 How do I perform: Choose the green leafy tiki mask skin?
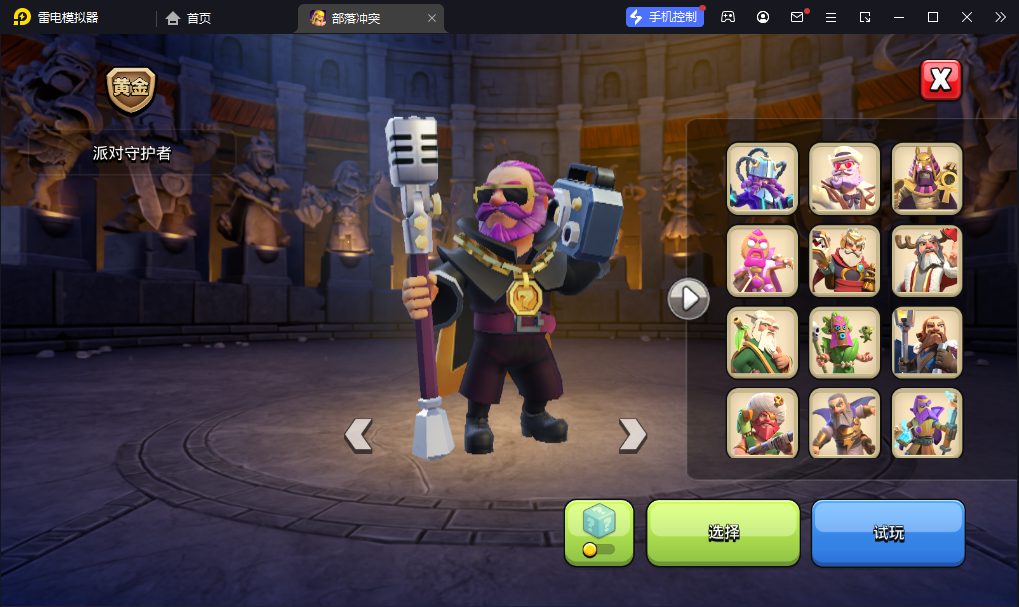pos(844,342)
